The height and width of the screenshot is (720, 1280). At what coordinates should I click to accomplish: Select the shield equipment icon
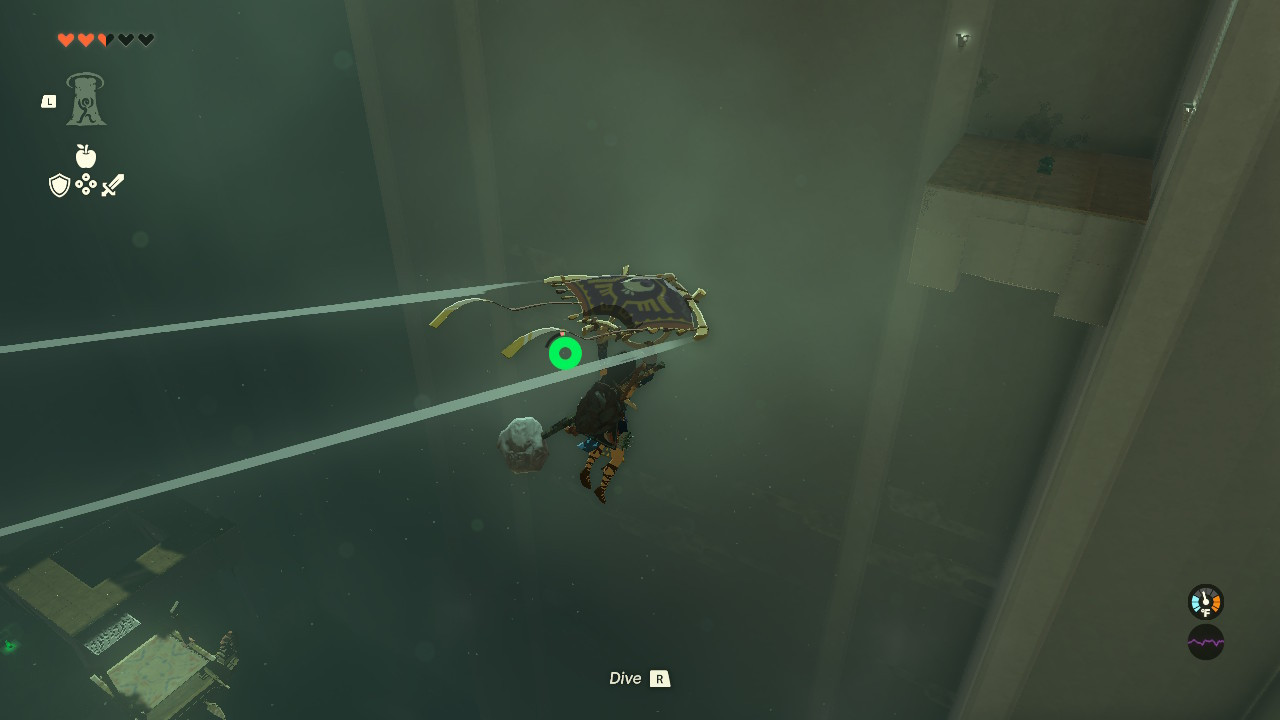coord(58,184)
